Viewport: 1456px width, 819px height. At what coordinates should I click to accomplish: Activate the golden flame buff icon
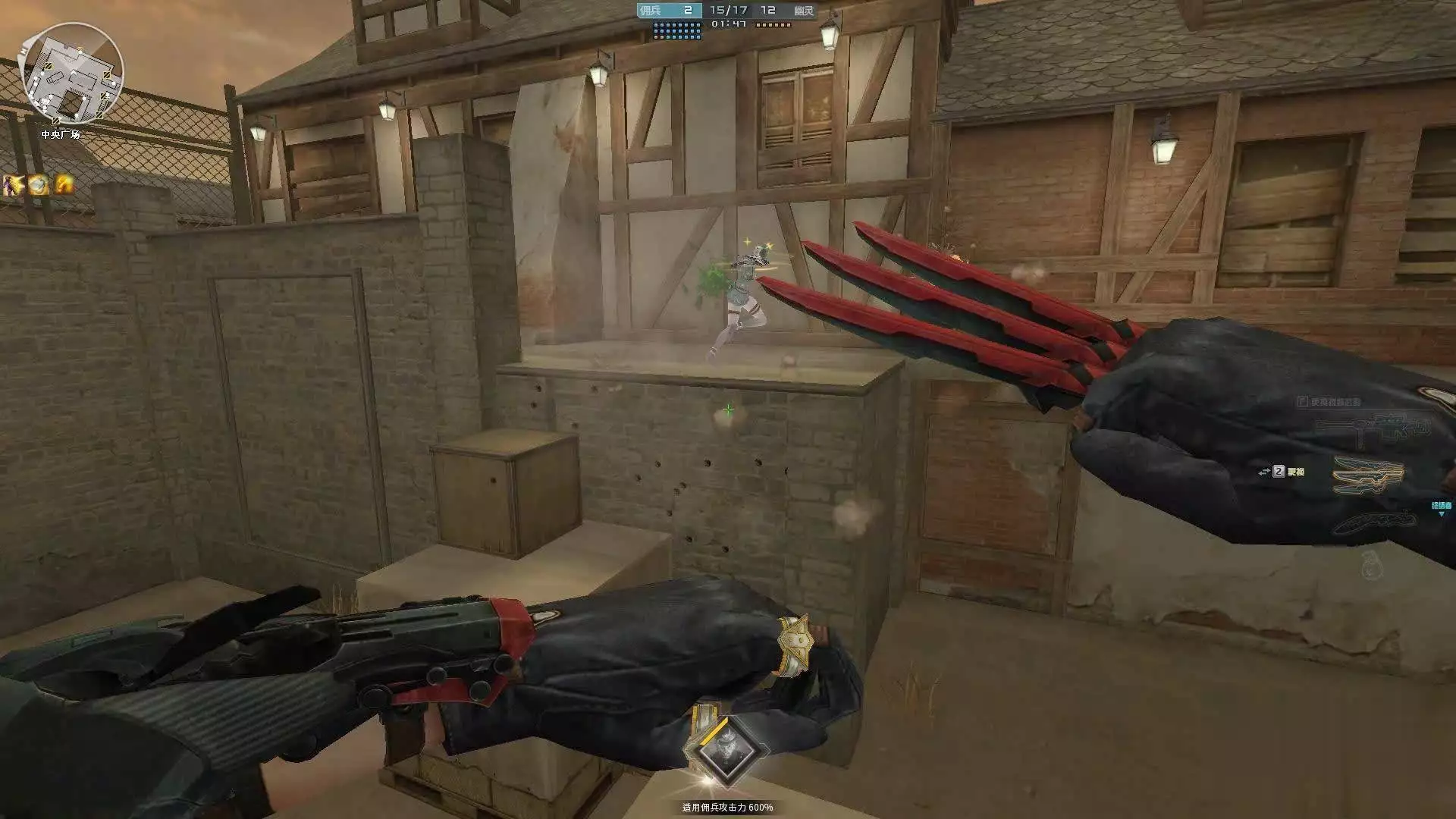coord(64,184)
